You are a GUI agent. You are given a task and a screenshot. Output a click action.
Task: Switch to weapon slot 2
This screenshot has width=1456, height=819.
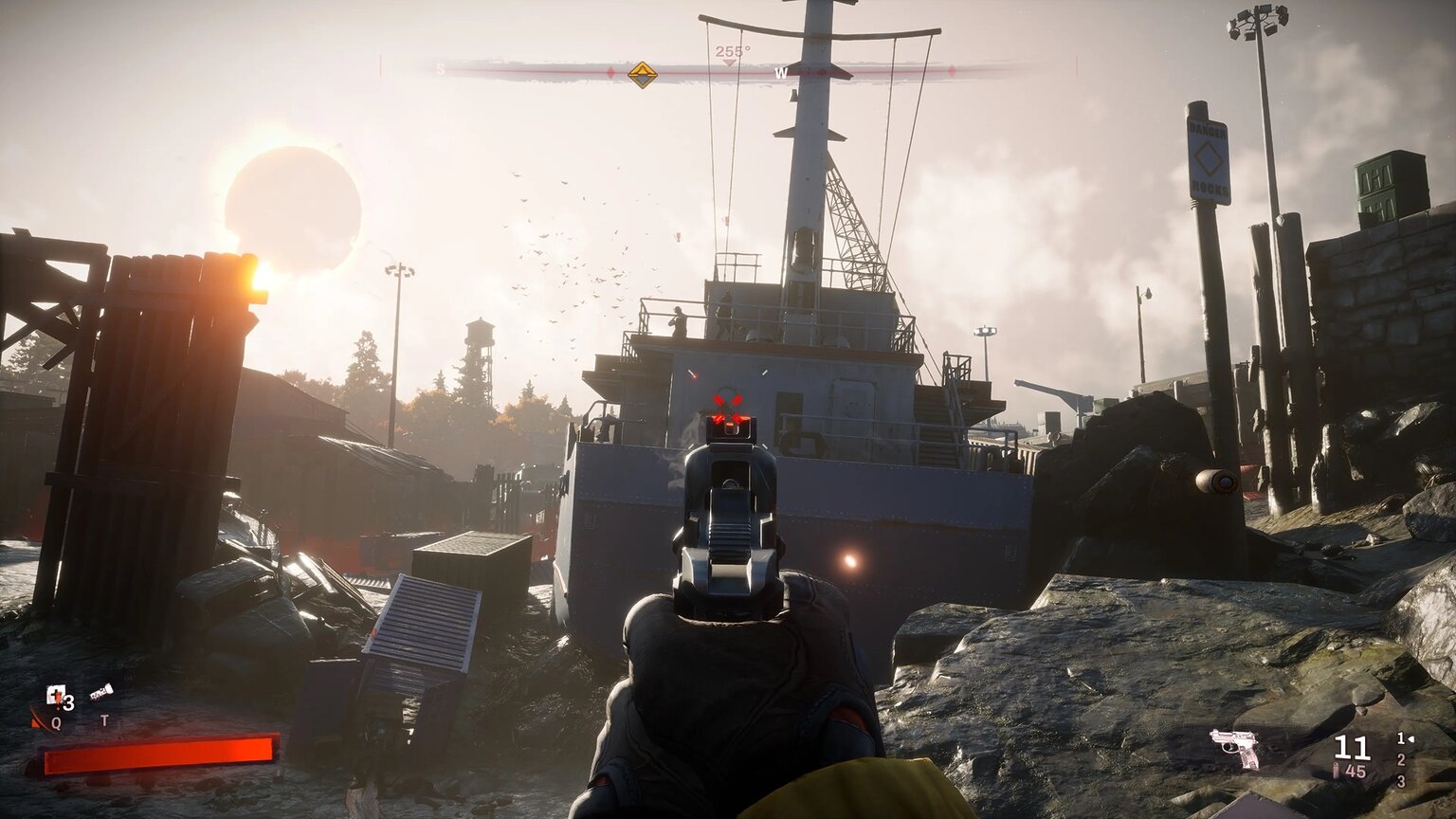(x=1401, y=760)
